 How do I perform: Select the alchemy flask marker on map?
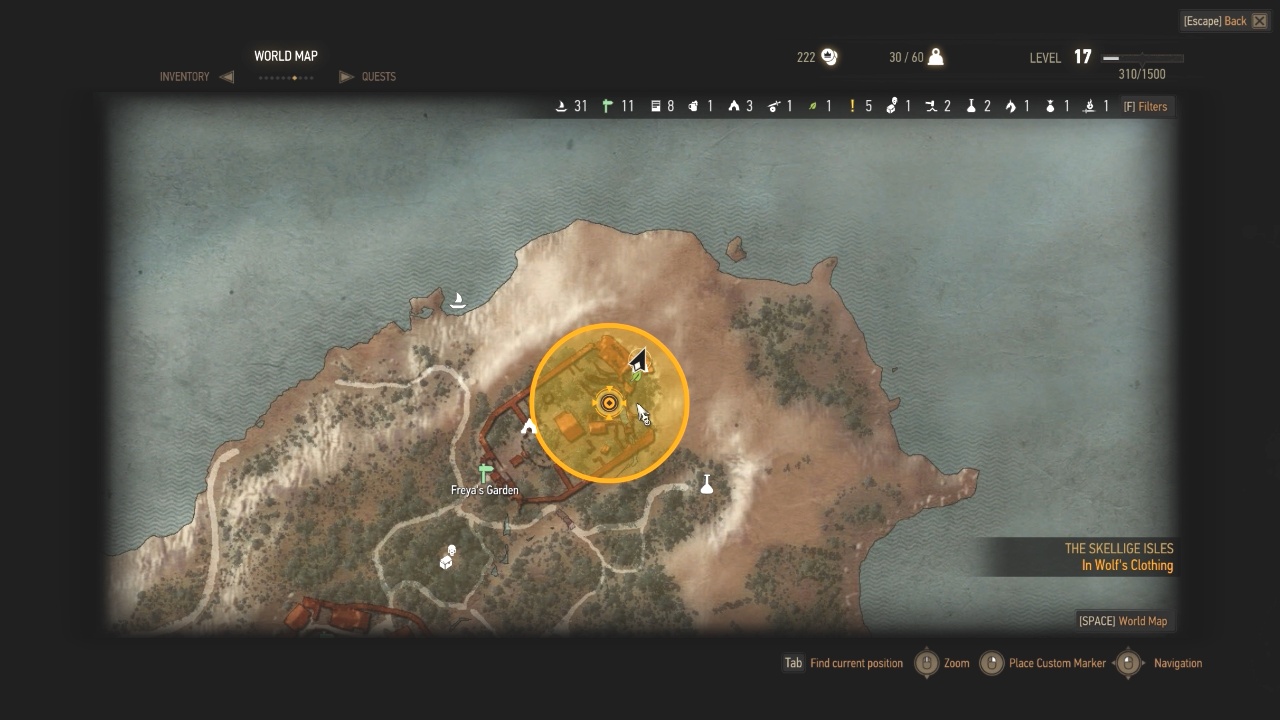(x=707, y=484)
